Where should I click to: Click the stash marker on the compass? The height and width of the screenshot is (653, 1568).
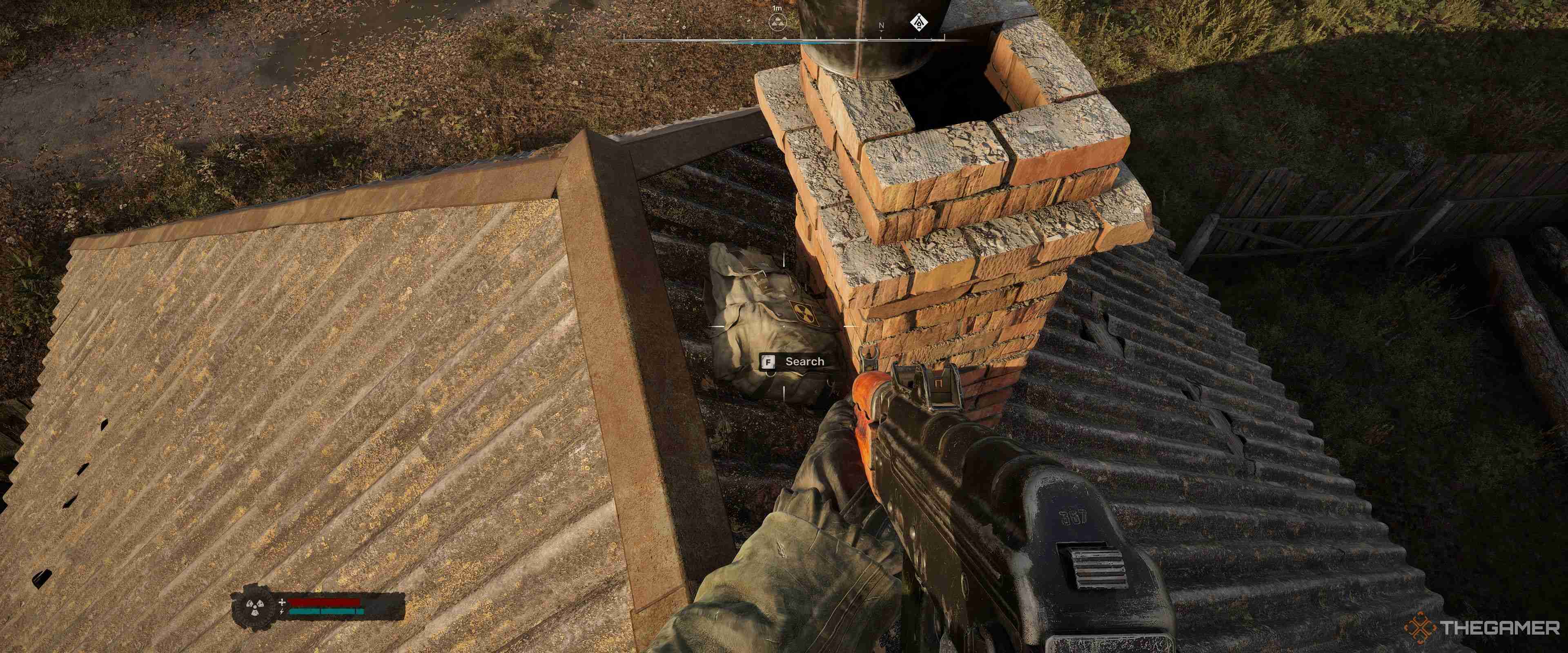[x=777, y=24]
